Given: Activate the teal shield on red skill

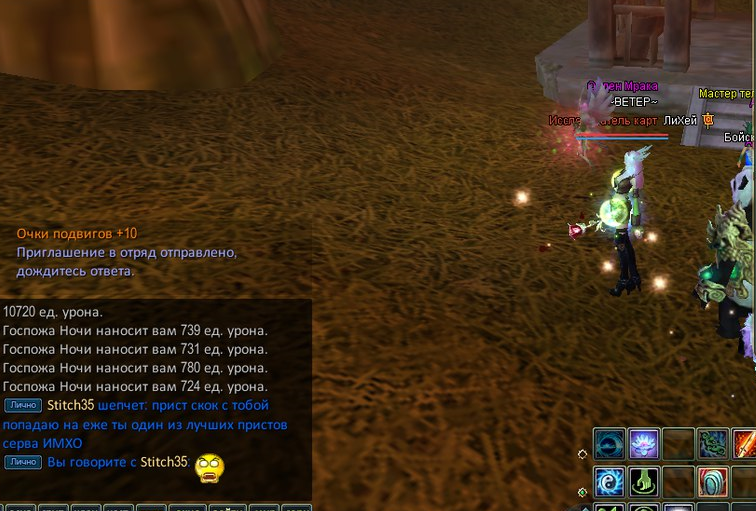Looking at the screenshot, I should 713,482.
